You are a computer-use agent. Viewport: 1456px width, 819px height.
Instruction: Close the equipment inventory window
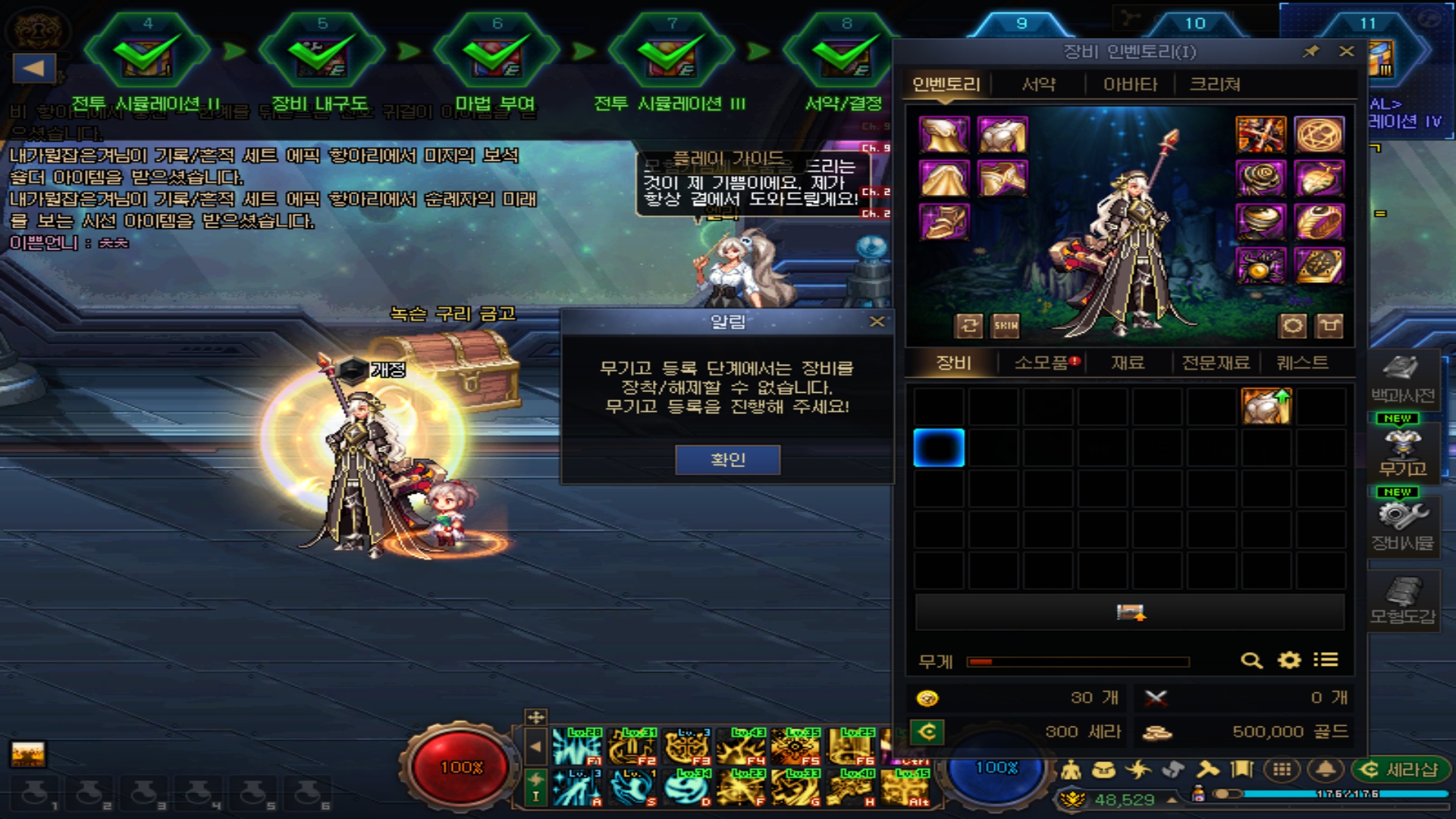pos(1346,52)
